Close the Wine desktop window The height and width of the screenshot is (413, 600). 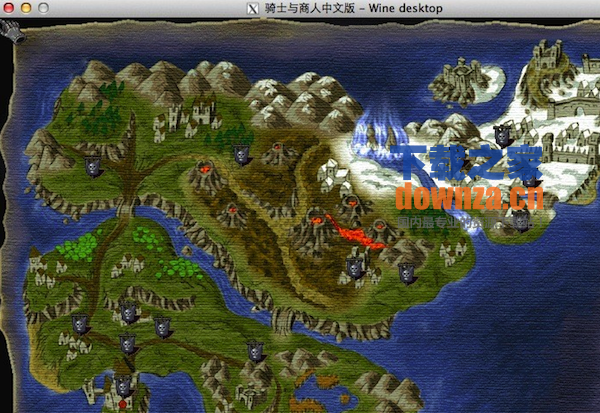[x=9, y=9]
